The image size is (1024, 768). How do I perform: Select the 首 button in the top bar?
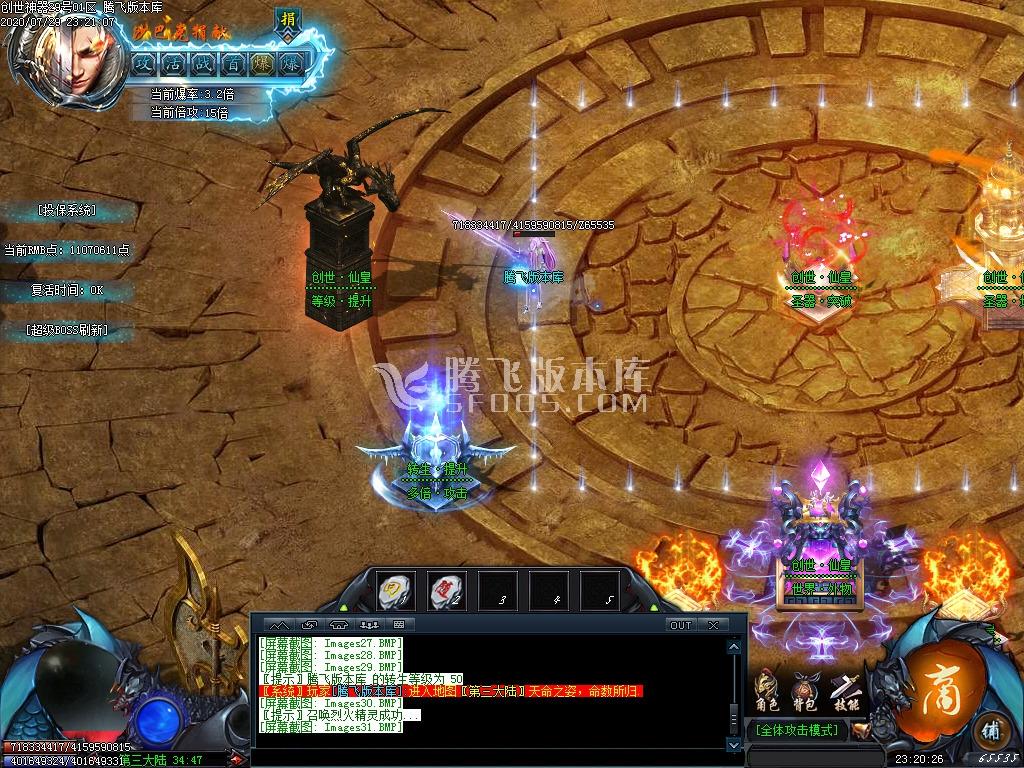click(x=232, y=63)
